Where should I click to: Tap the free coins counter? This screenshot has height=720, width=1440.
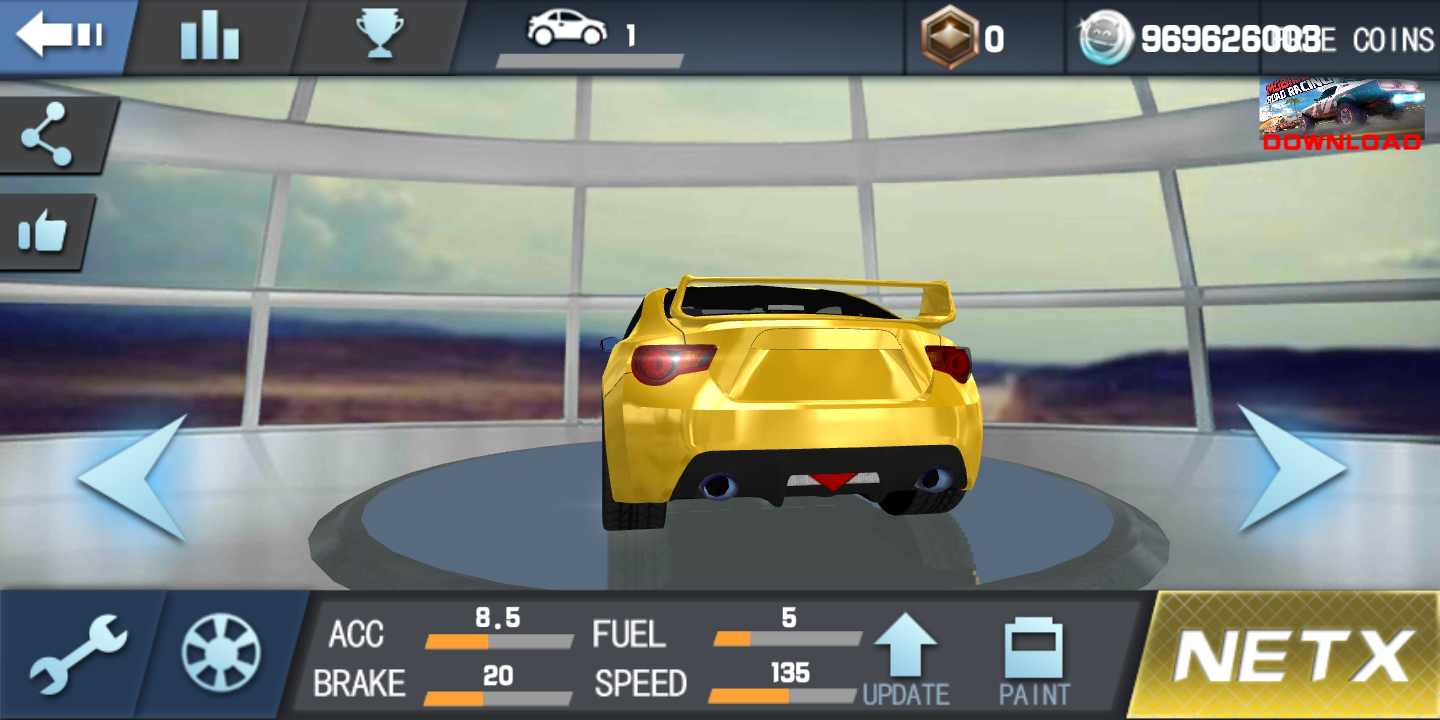pyautogui.click(x=1255, y=39)
